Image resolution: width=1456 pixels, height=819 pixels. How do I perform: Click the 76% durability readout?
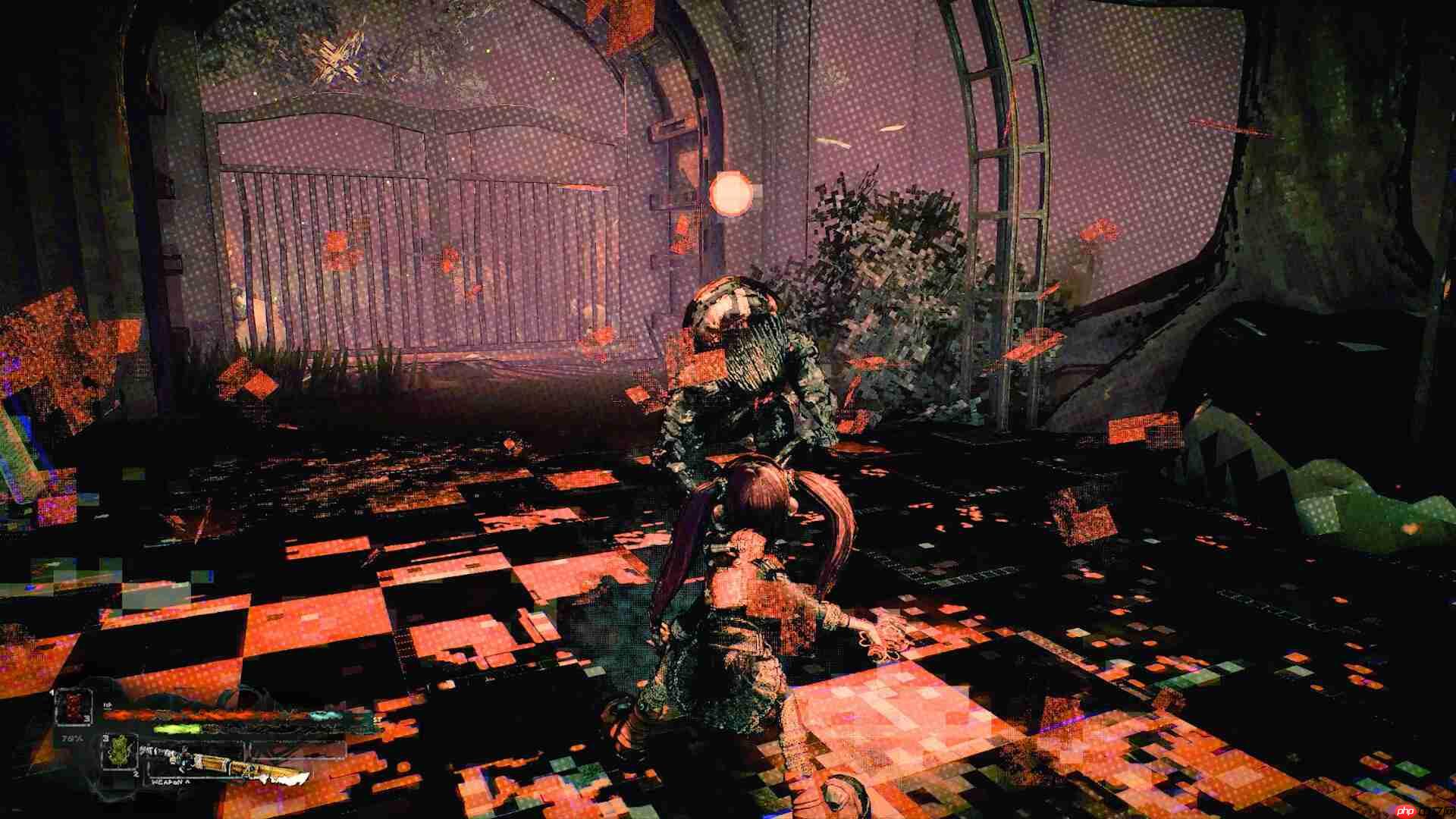71,739
